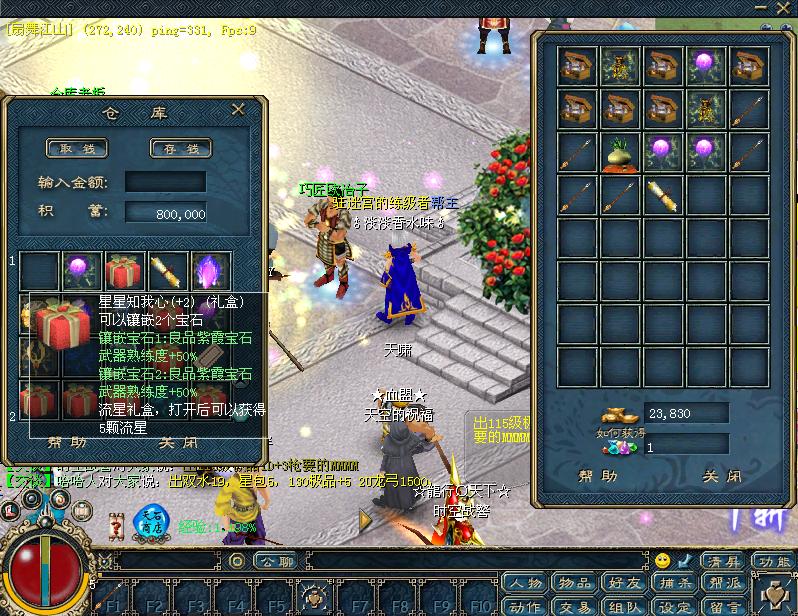Viewport: 798px width, 616px height.
Task: Select the scroll item in the warehouse
Action: pyautogui.click(x=168, y=270)
